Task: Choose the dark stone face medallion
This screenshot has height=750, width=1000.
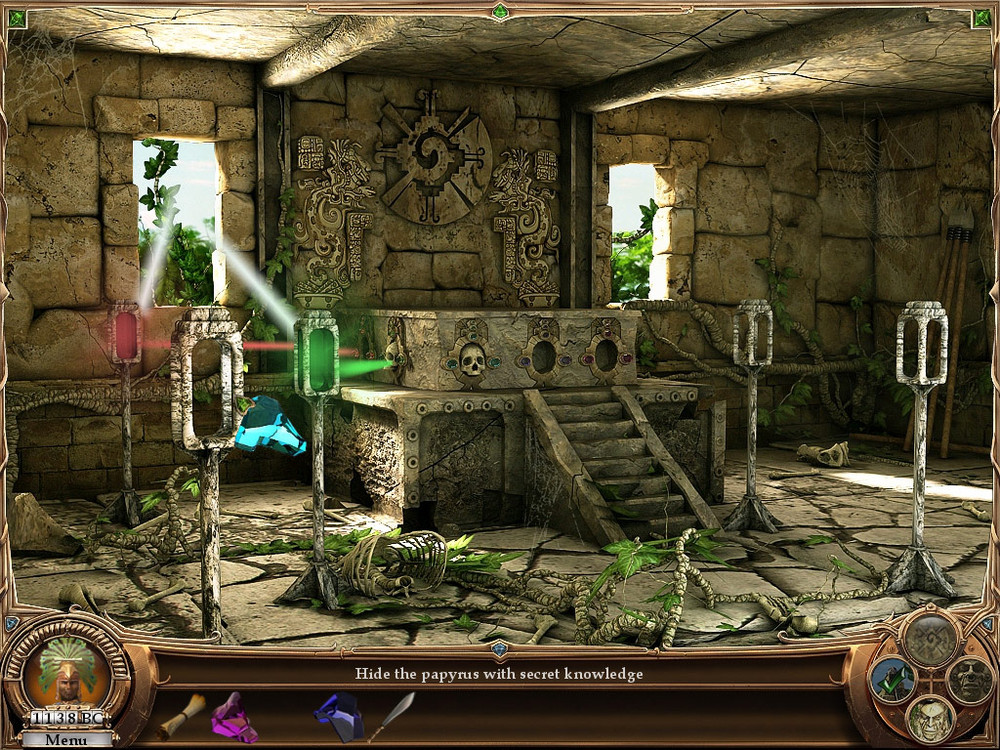Action: [968, 679]
